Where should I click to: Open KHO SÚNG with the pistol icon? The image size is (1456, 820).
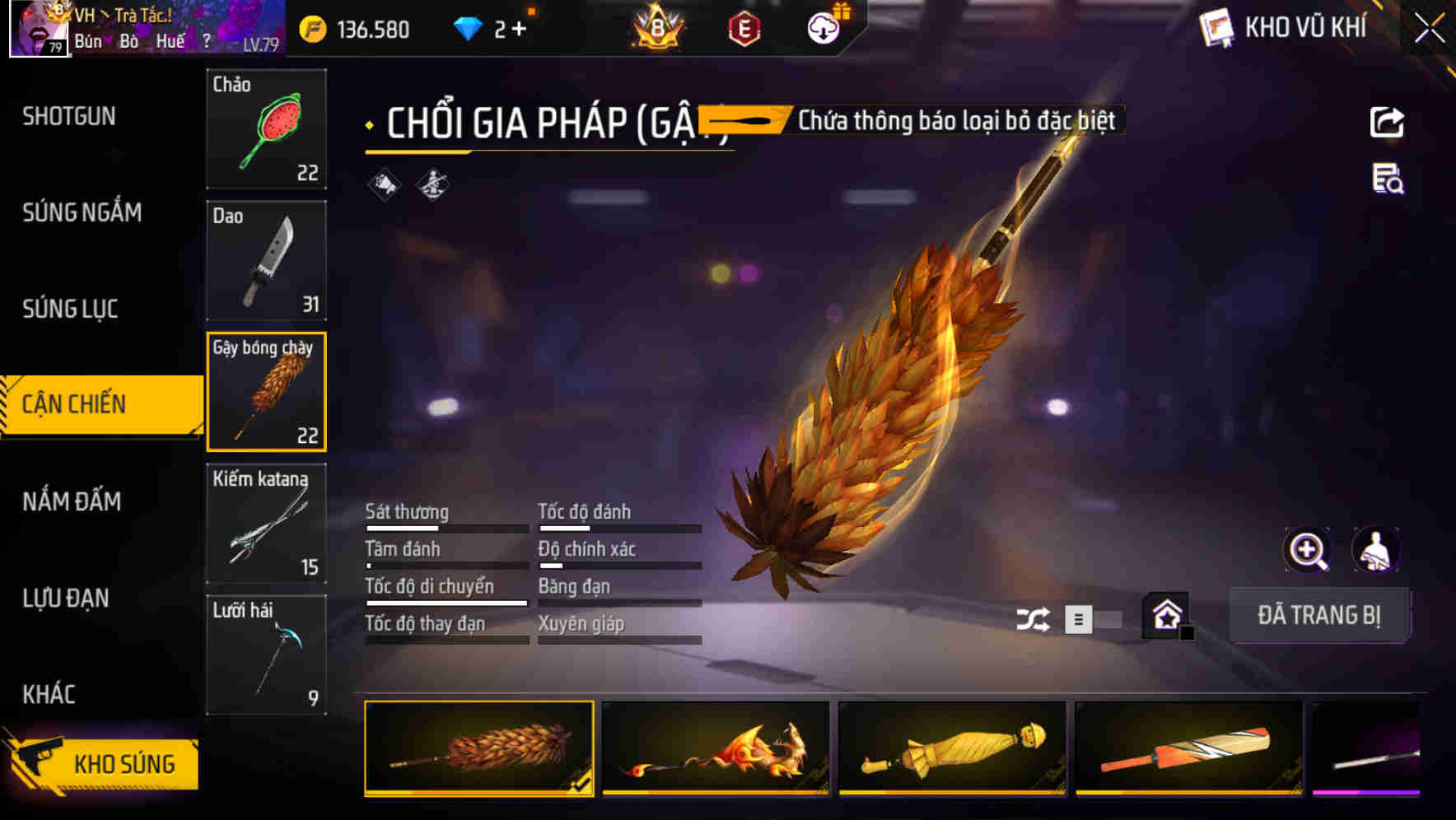point(105,762)
